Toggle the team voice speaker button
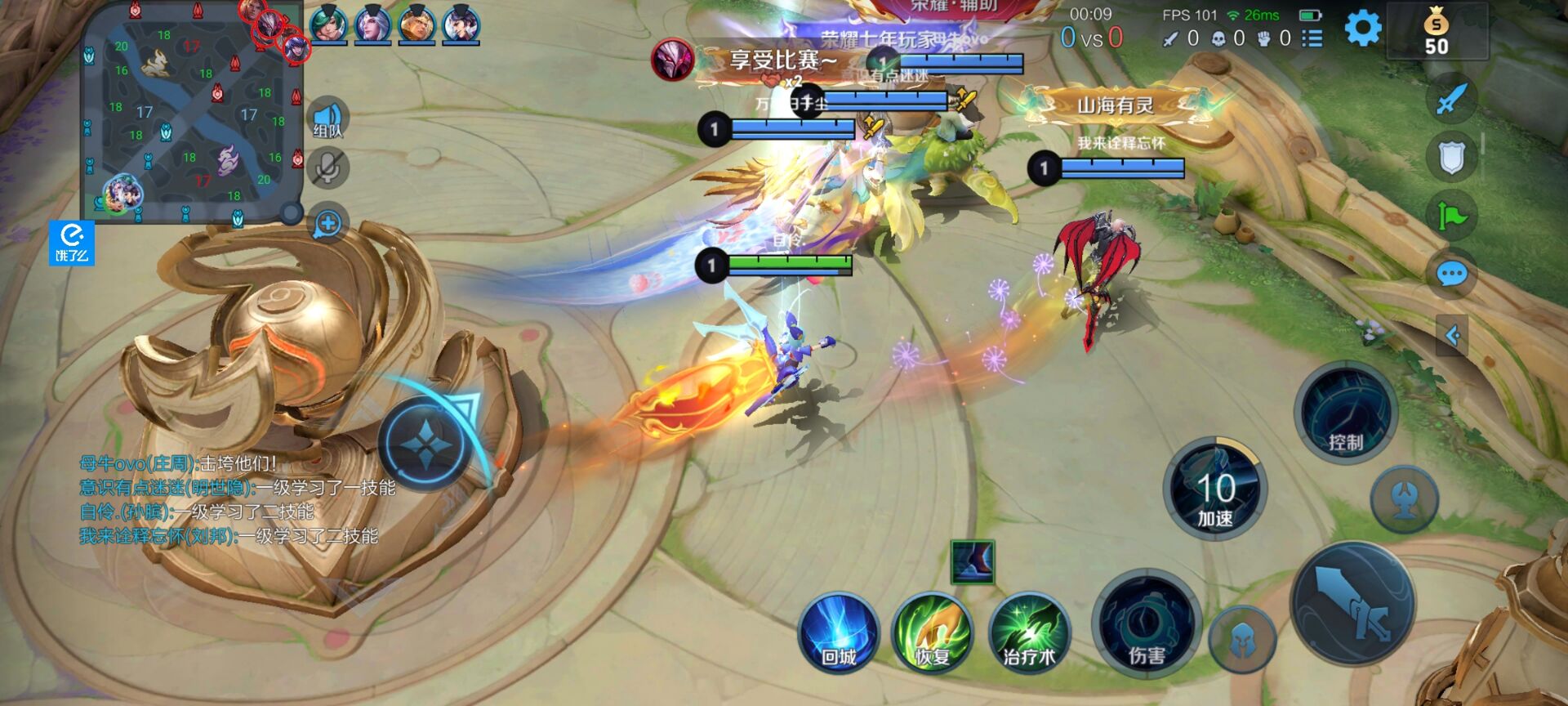The height and width of the screenshot is (706, 1568). click(x=328, y=119)
